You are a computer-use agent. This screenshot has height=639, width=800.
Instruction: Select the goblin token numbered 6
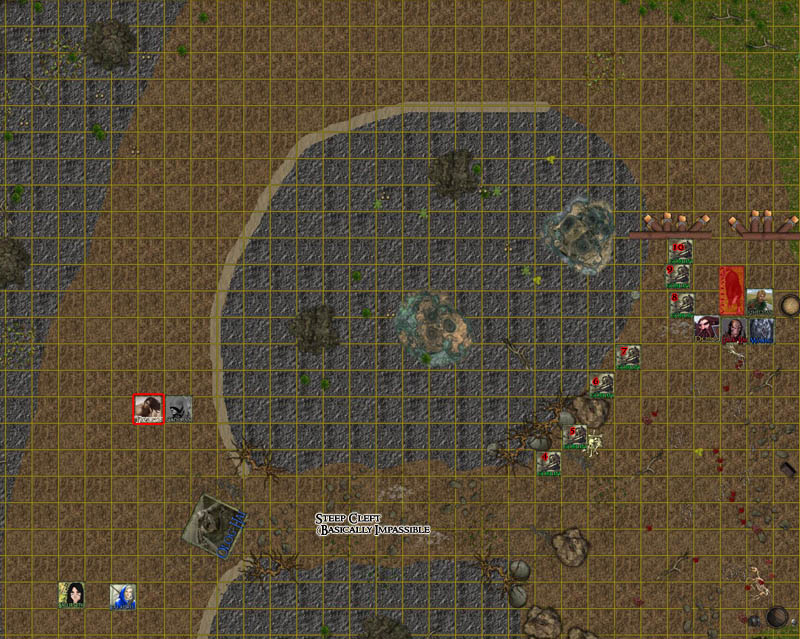[602, 386]
